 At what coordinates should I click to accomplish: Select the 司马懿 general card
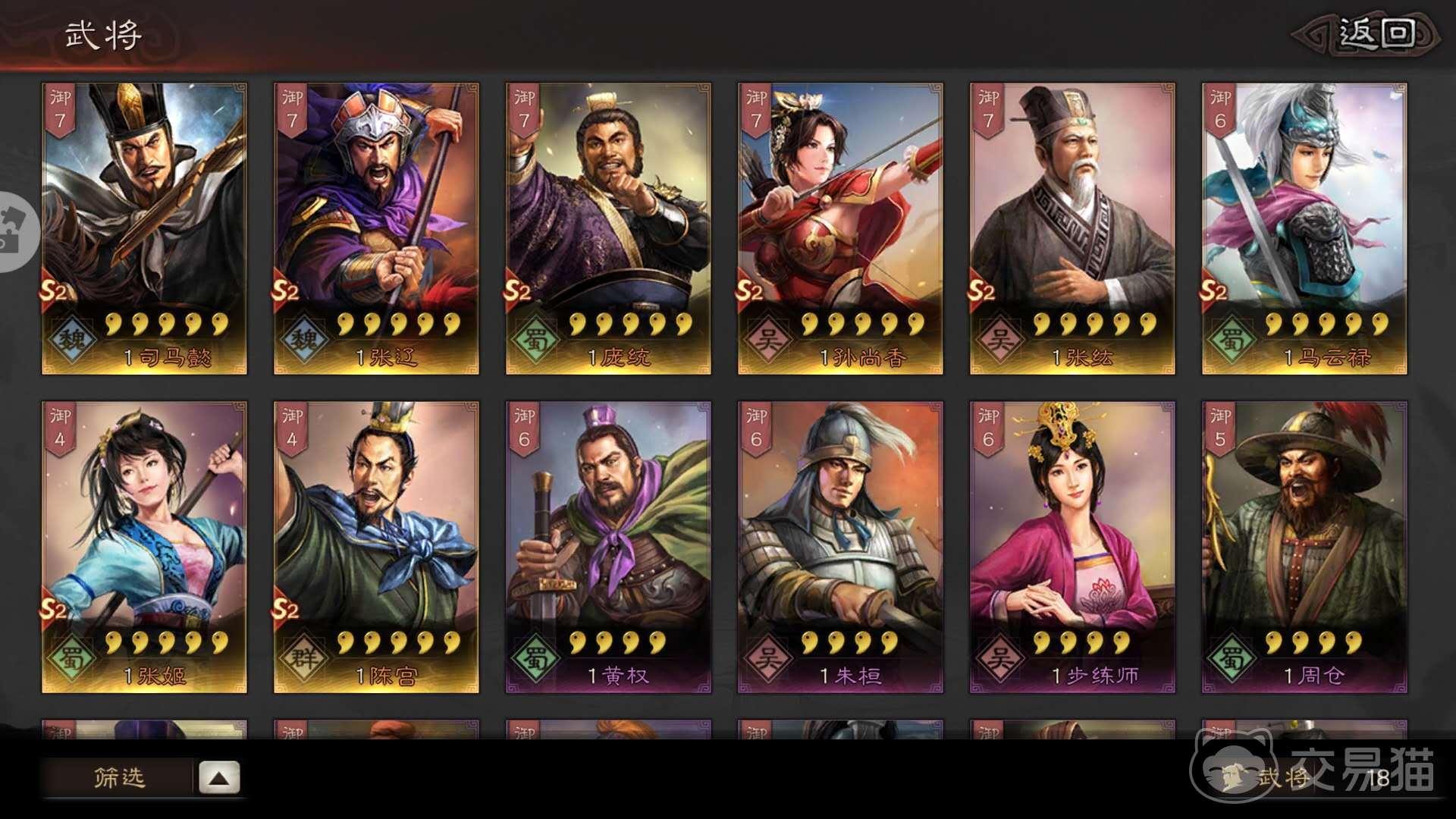click(x=144, y=227)
